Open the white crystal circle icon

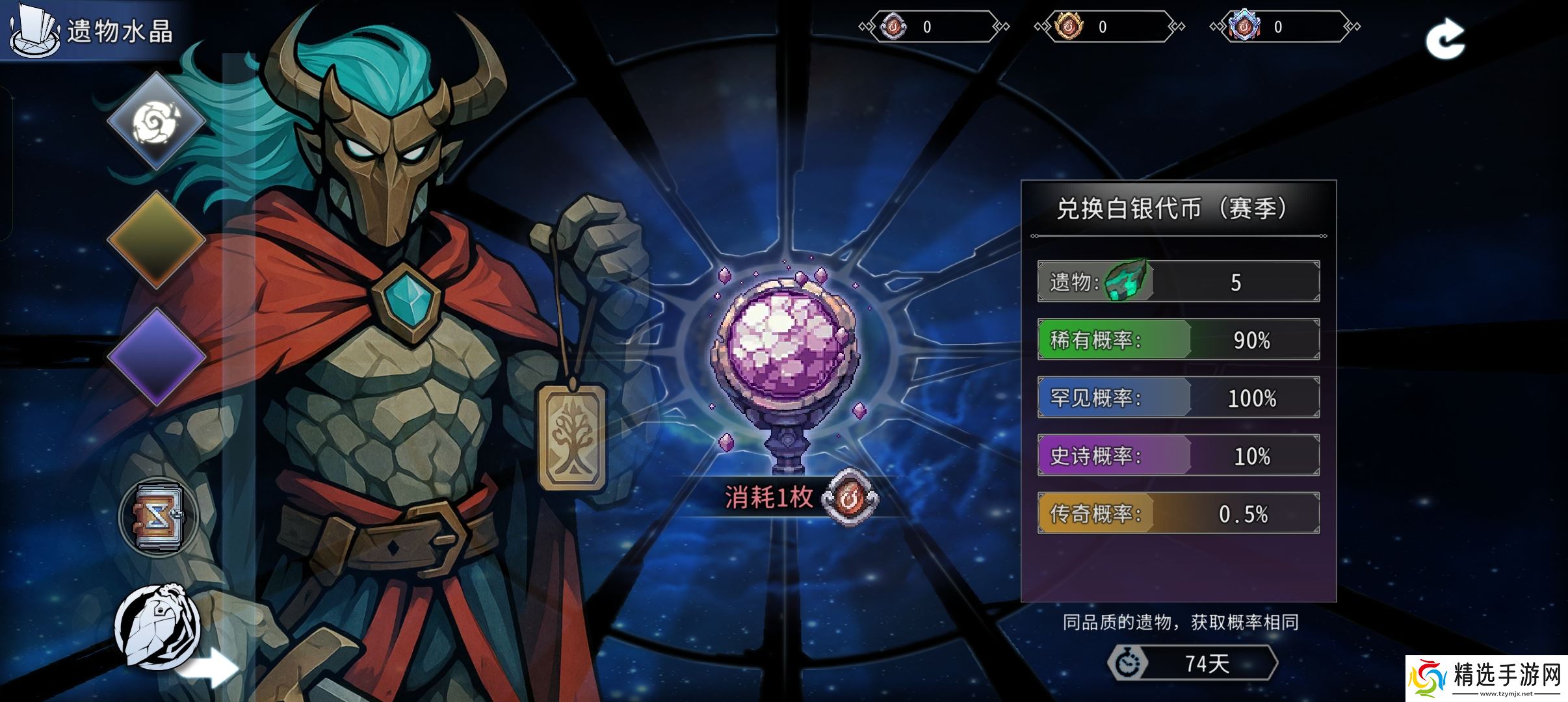point(157,627)
